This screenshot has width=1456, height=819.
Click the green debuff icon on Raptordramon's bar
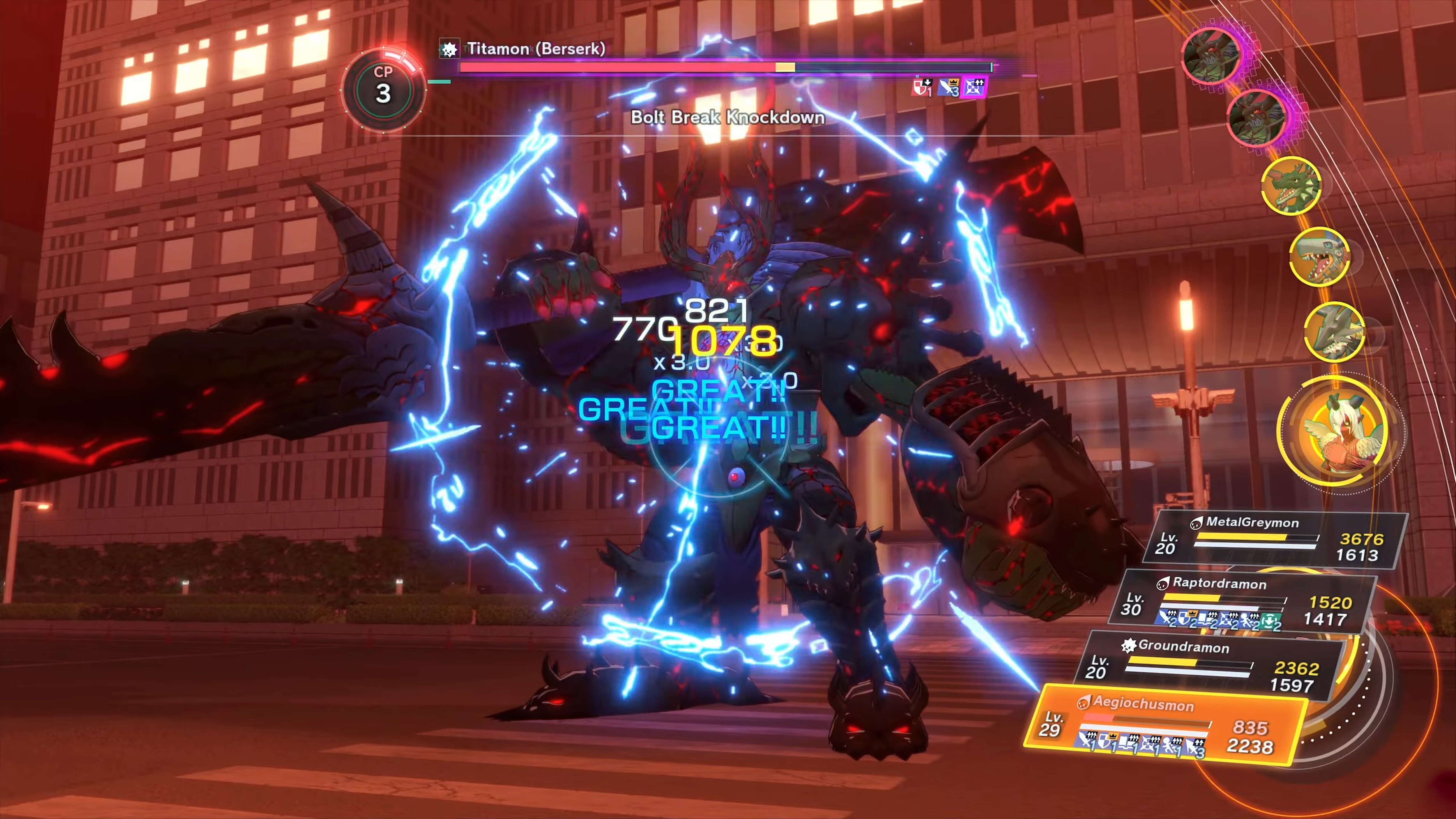1271,621
